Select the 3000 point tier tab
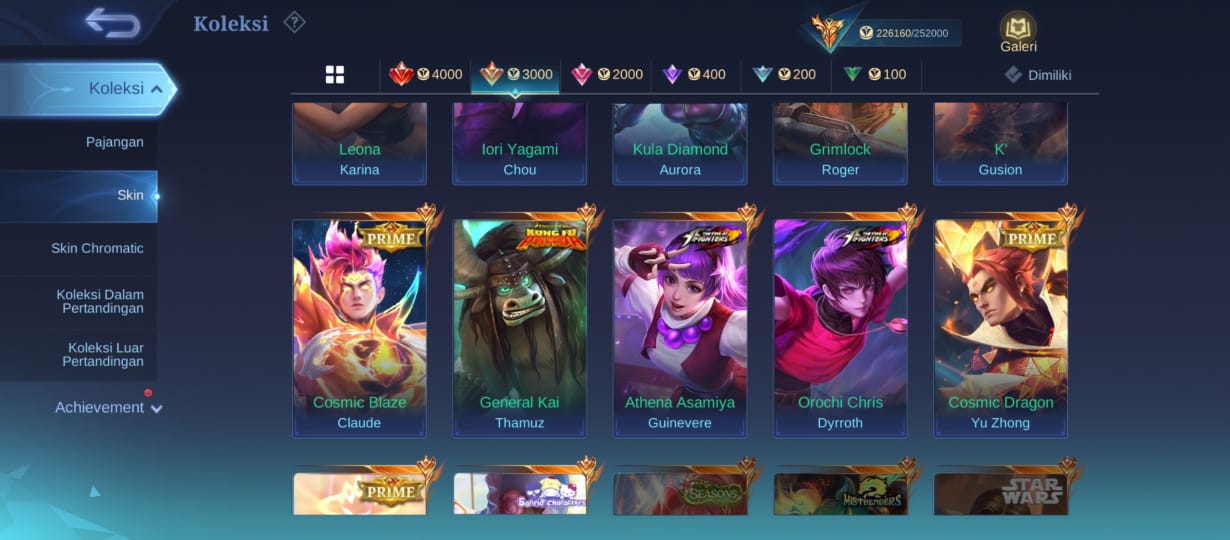This screenshot has width=1230, height=540. [x=516, y=74]
